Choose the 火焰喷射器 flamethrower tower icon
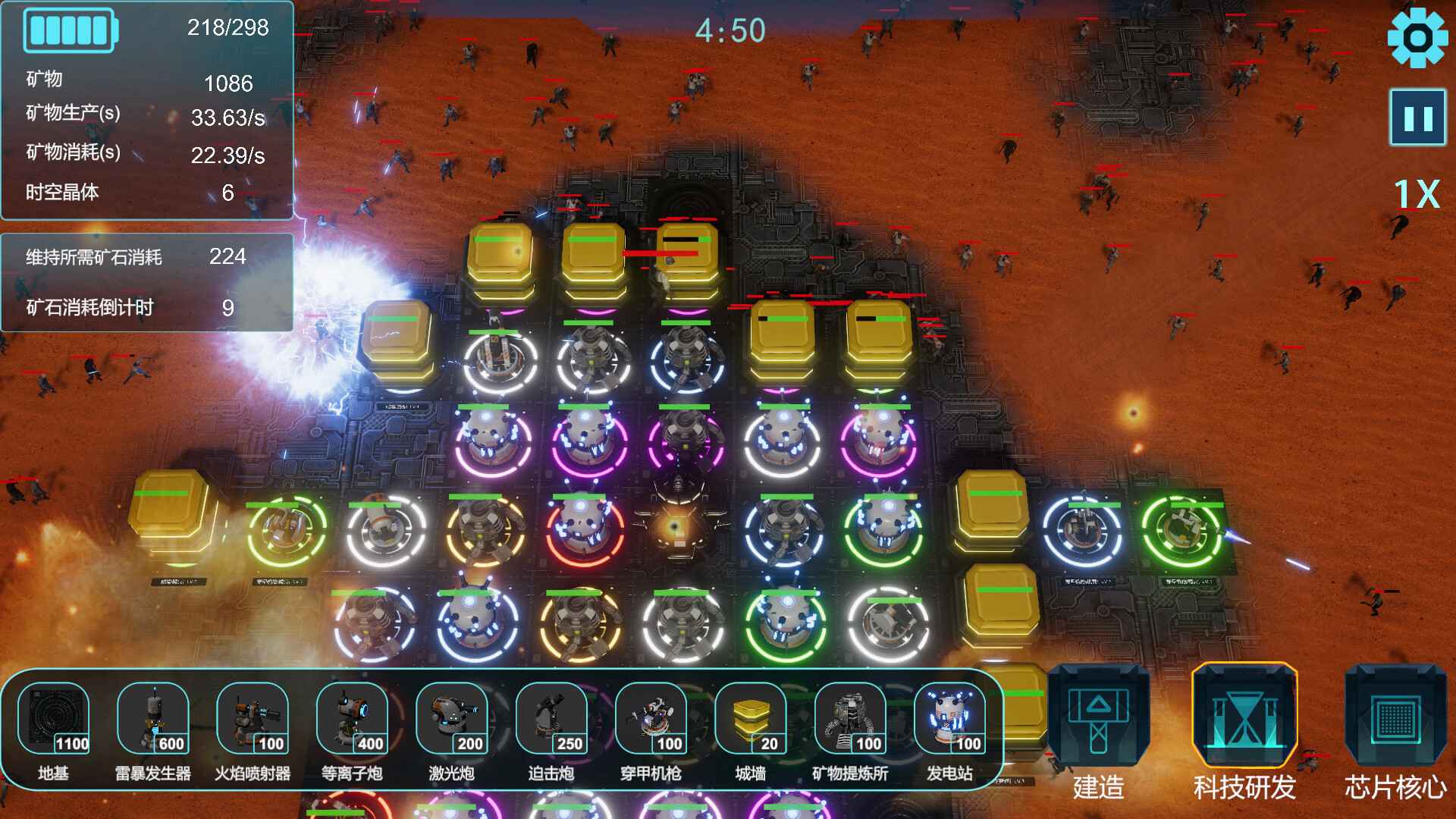 click(253, 720)
